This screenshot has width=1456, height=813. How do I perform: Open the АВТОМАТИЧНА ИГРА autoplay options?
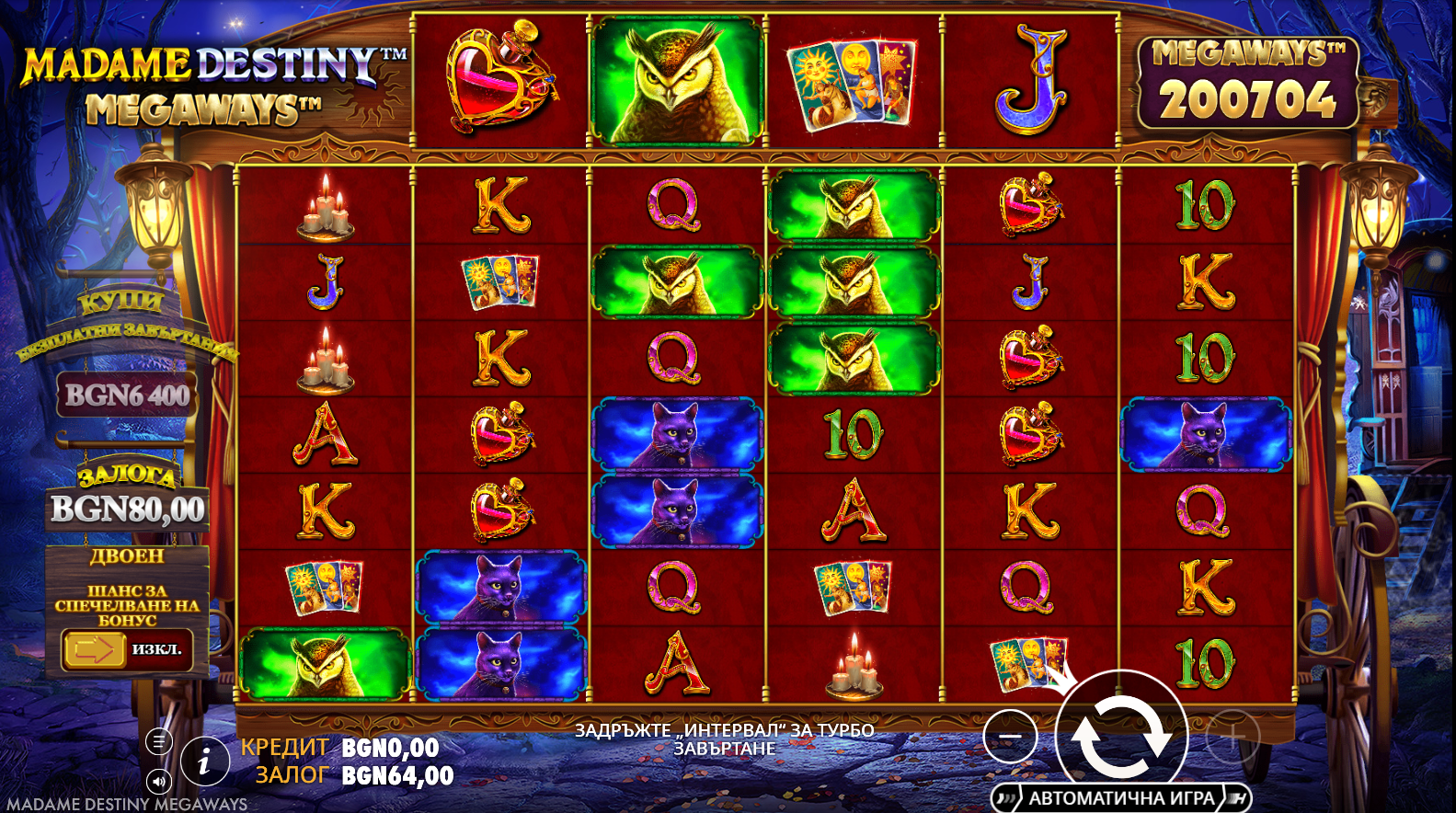point(1121,797)
